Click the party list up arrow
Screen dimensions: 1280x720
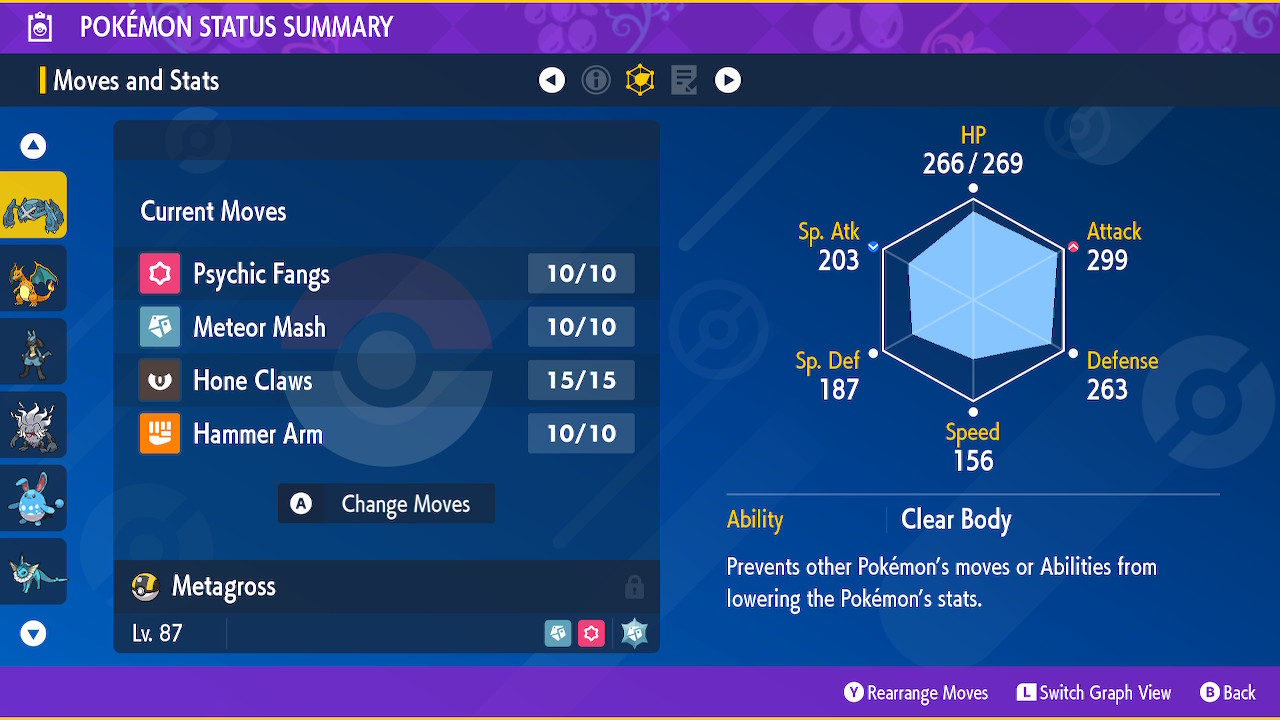(34, 147)
